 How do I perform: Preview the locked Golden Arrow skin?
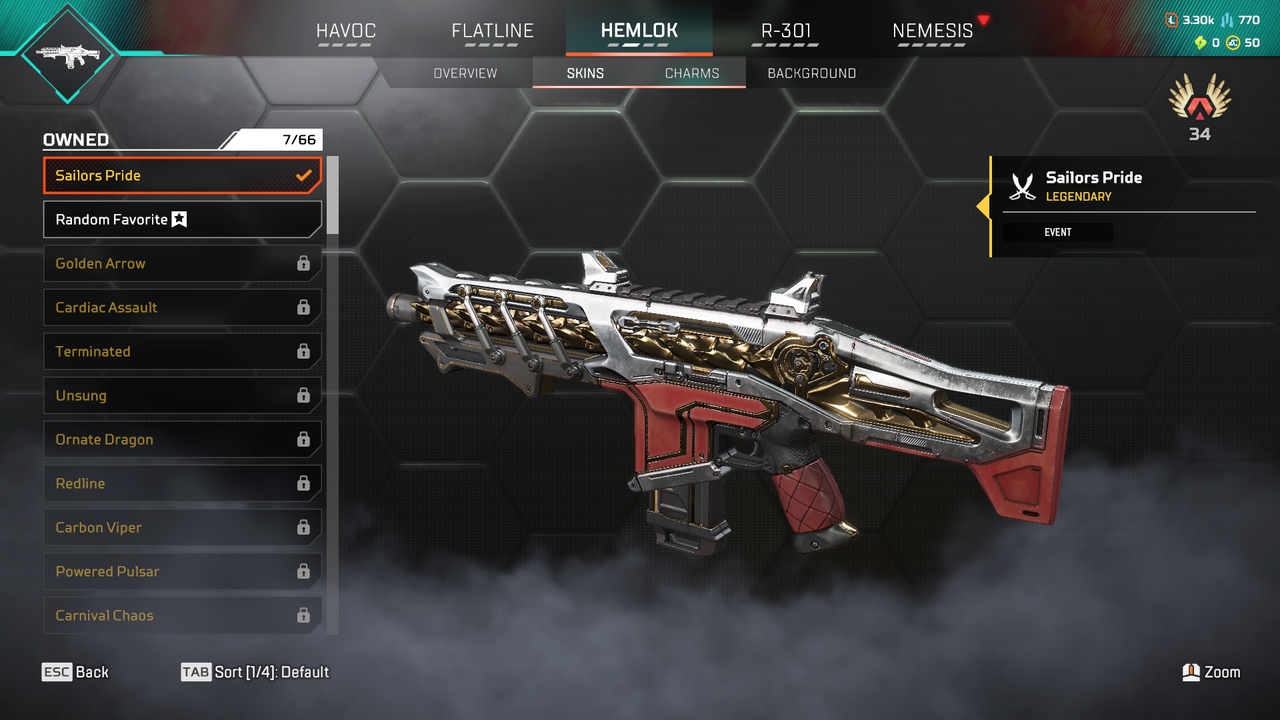[x=182, y=264]
